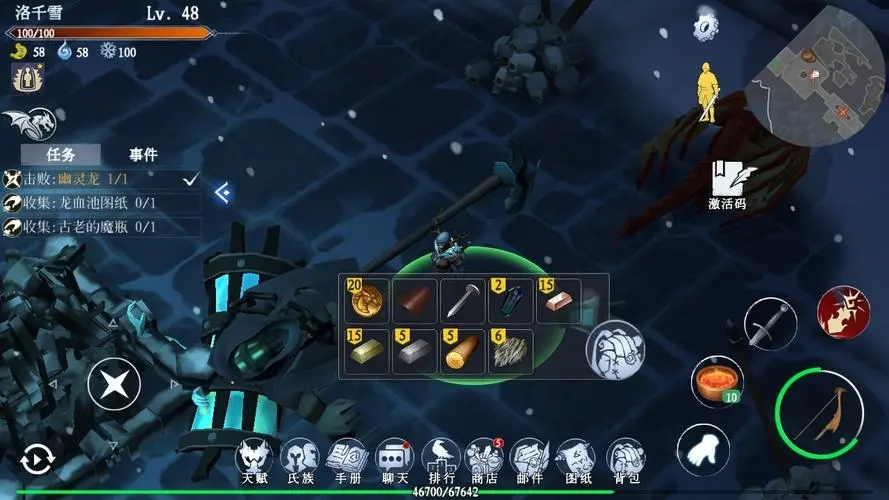Take the wooden log from loot

(x=463, y=352)
